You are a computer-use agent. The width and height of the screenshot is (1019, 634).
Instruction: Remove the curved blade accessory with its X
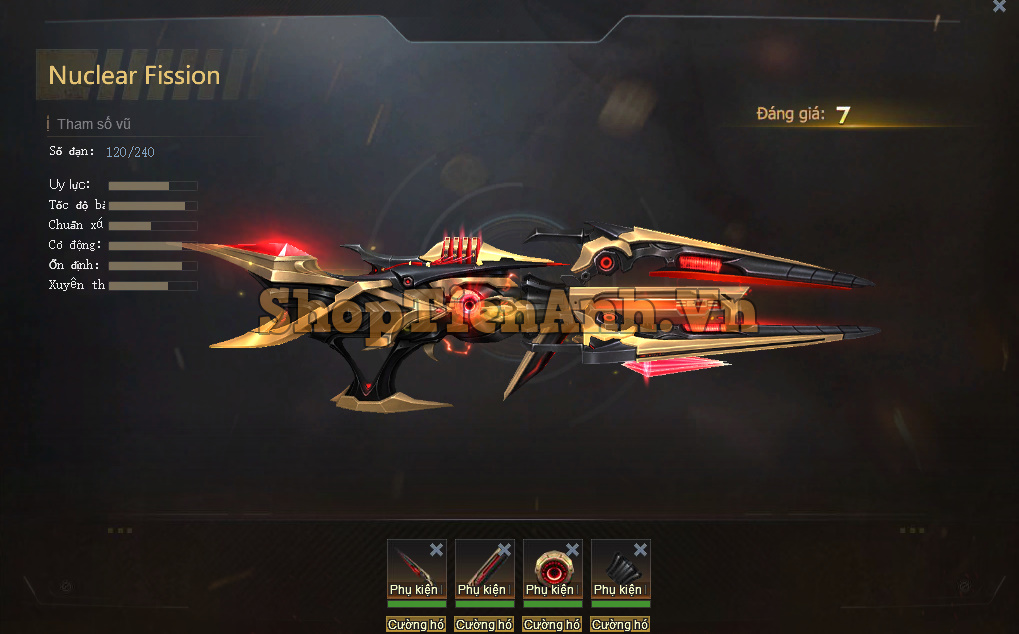pos(436,549)
